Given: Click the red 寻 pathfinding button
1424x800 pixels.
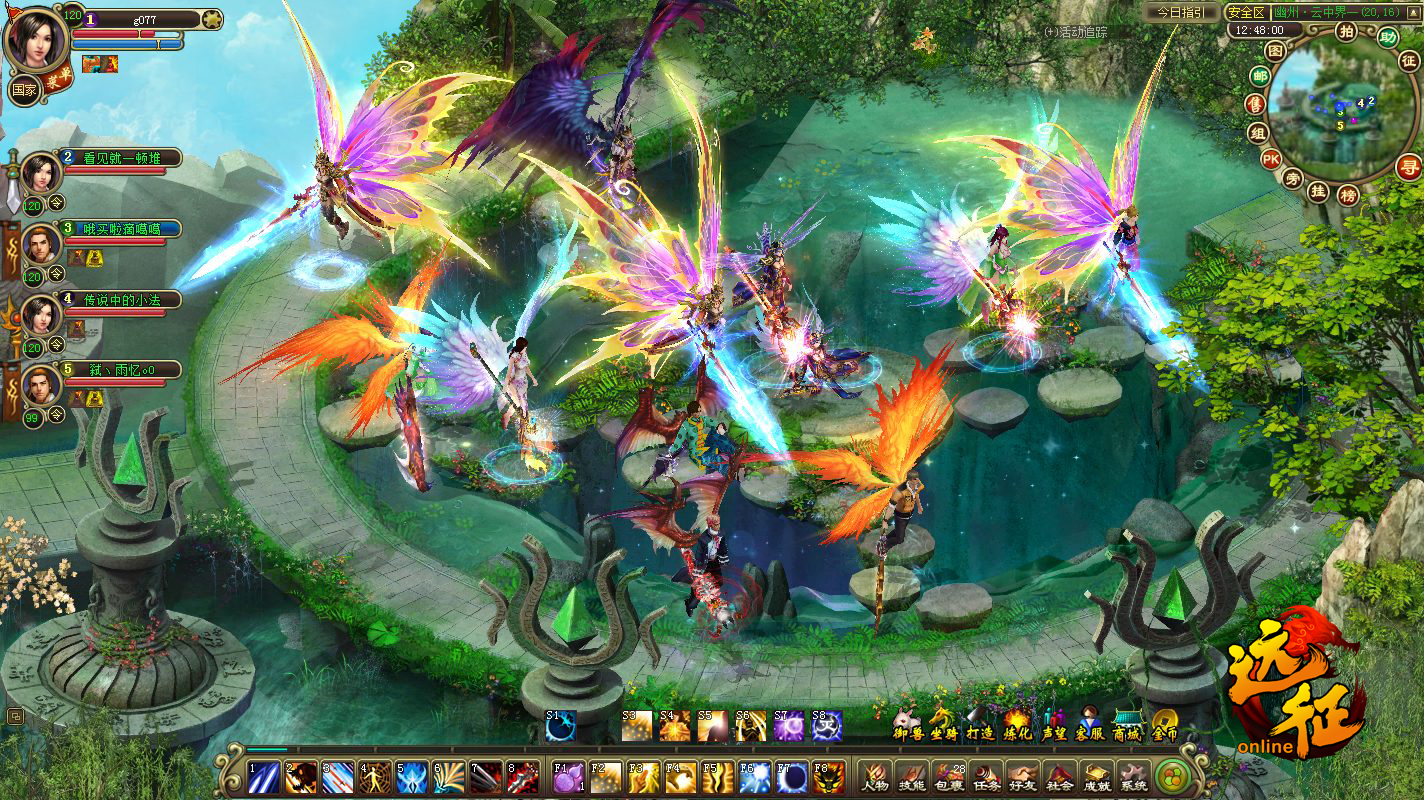Looking at the screenshot, I should point(1409,167).
